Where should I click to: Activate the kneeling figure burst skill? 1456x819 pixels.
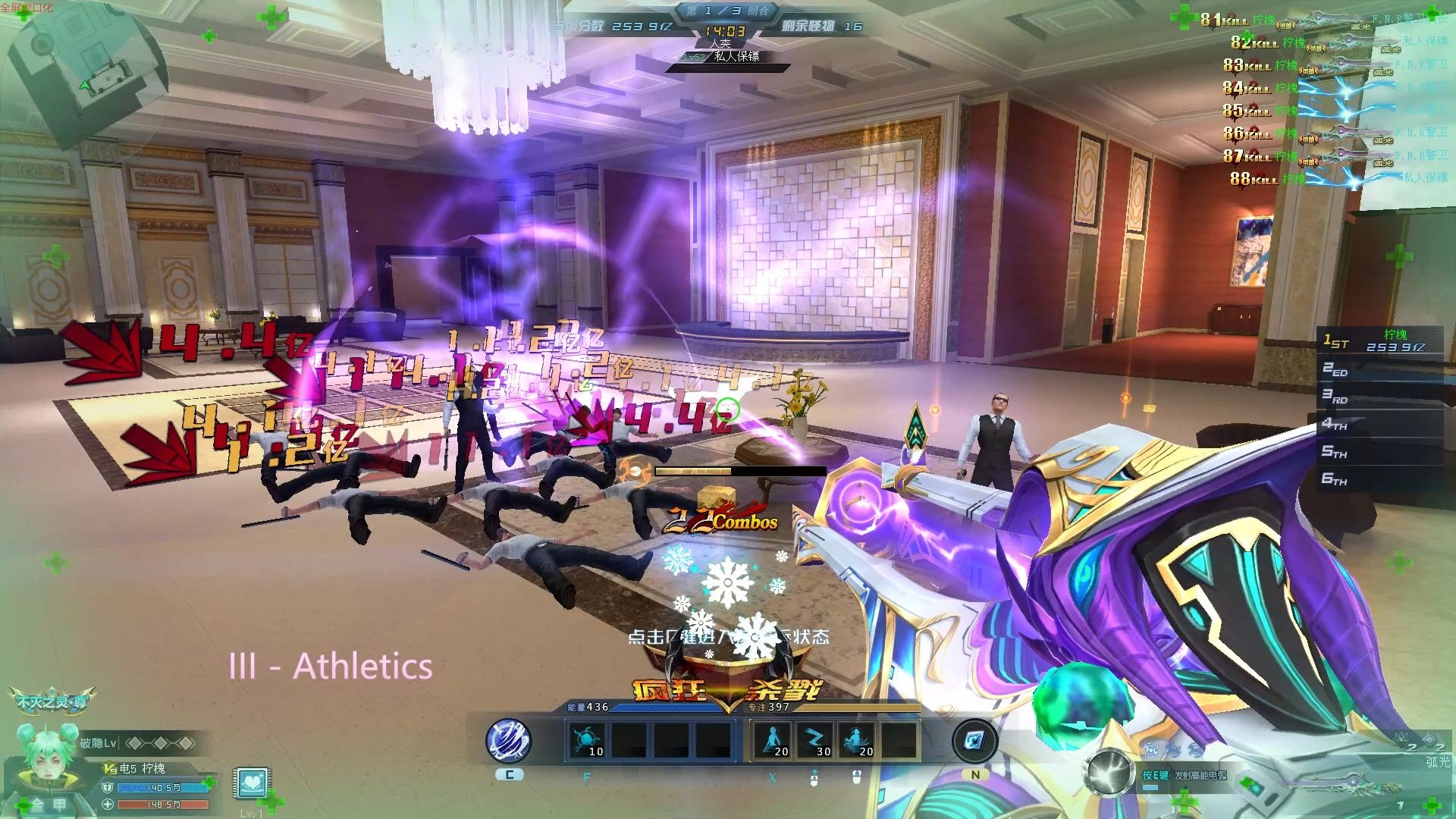pyautogui.click(x=857, y=739)
